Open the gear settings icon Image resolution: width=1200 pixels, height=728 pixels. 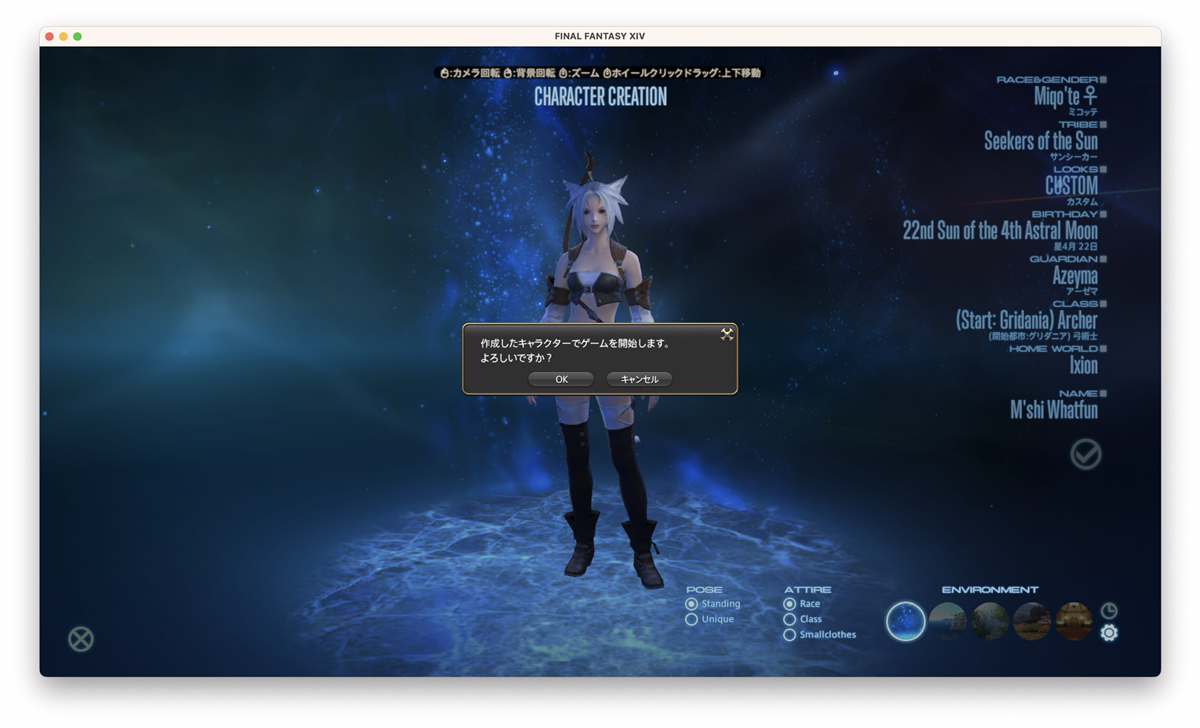(x=1109, y=633)
